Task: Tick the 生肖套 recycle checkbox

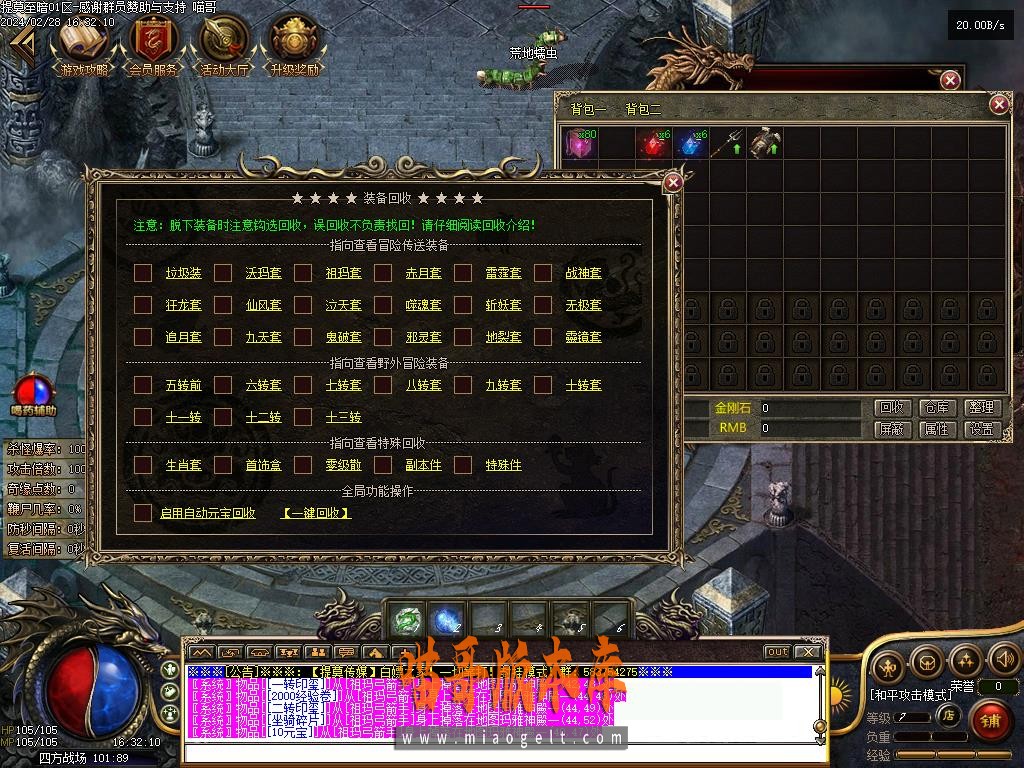Action: coord(143,465)
